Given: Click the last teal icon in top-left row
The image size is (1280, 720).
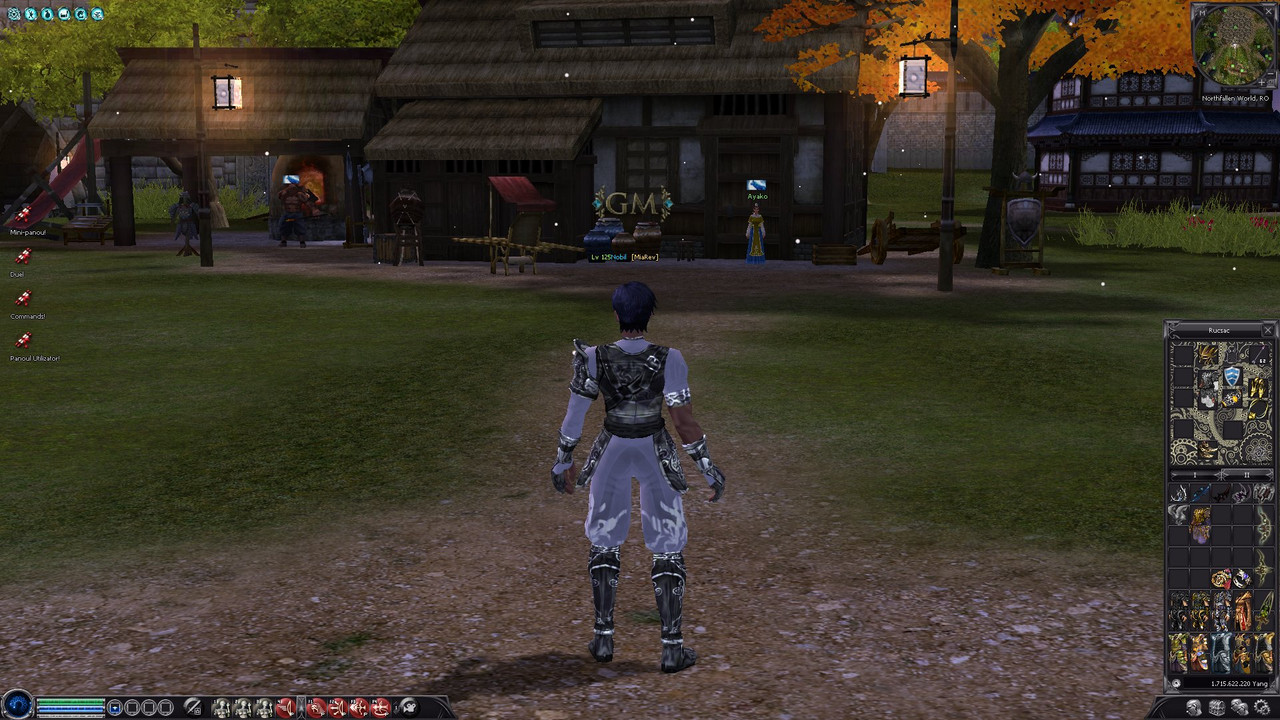Looking at the screenshot, I should coord(97,14).
